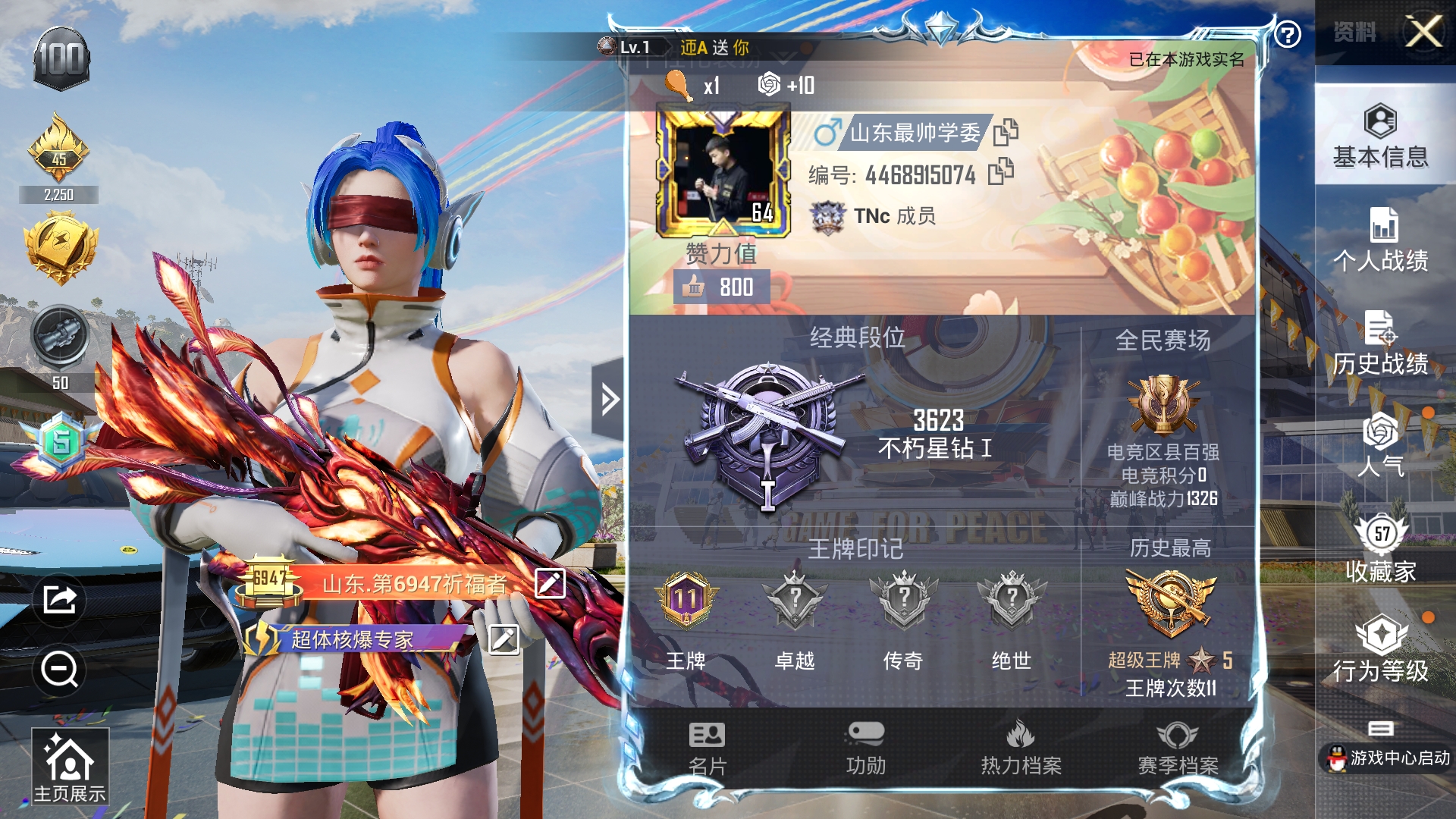Viewport: 1456px width, 819px height.
Task: Close the profile panel with the X
Action: click(1423, 32)
